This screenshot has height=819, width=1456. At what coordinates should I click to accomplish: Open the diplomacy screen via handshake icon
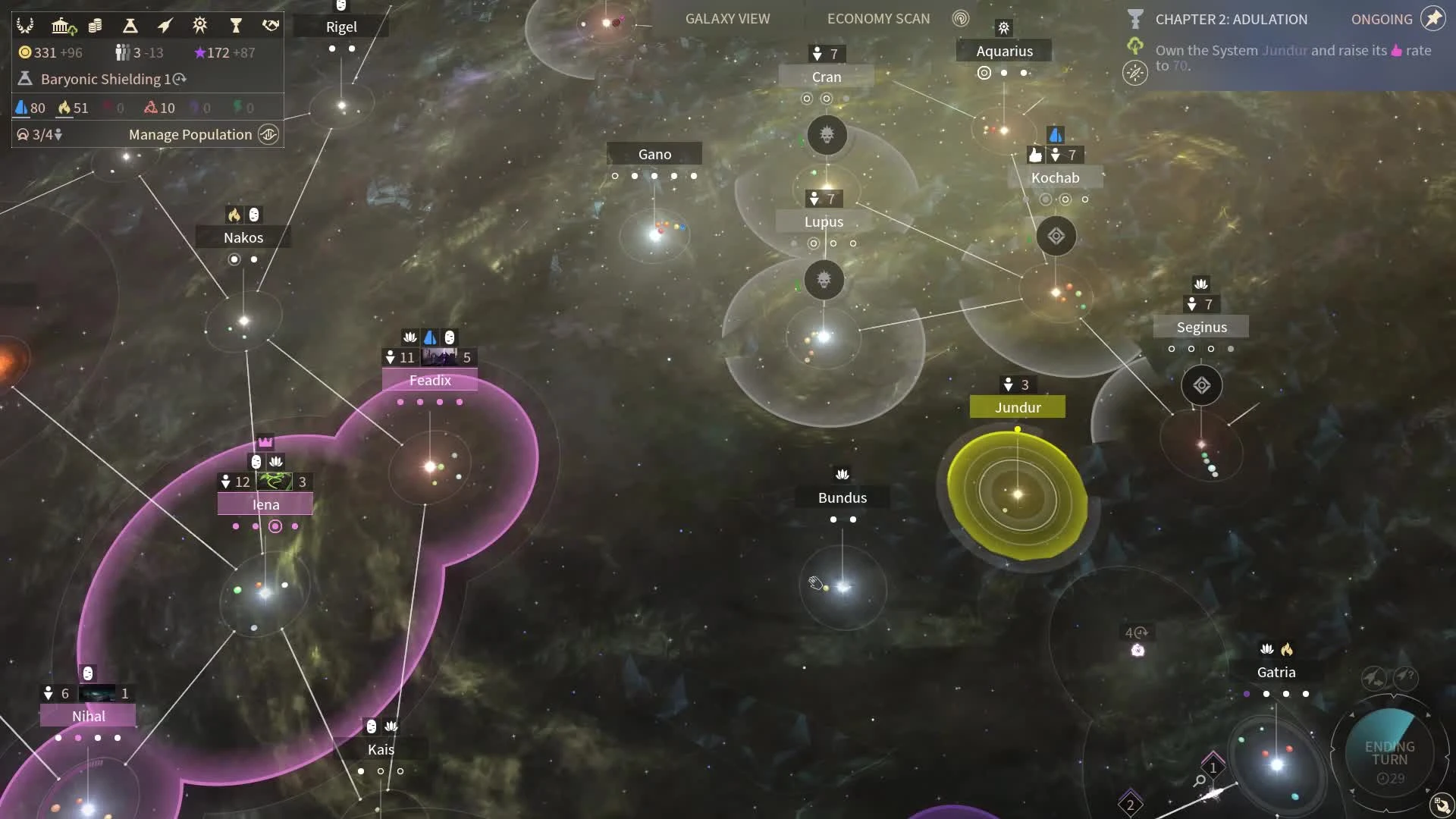tap(270, 25)
